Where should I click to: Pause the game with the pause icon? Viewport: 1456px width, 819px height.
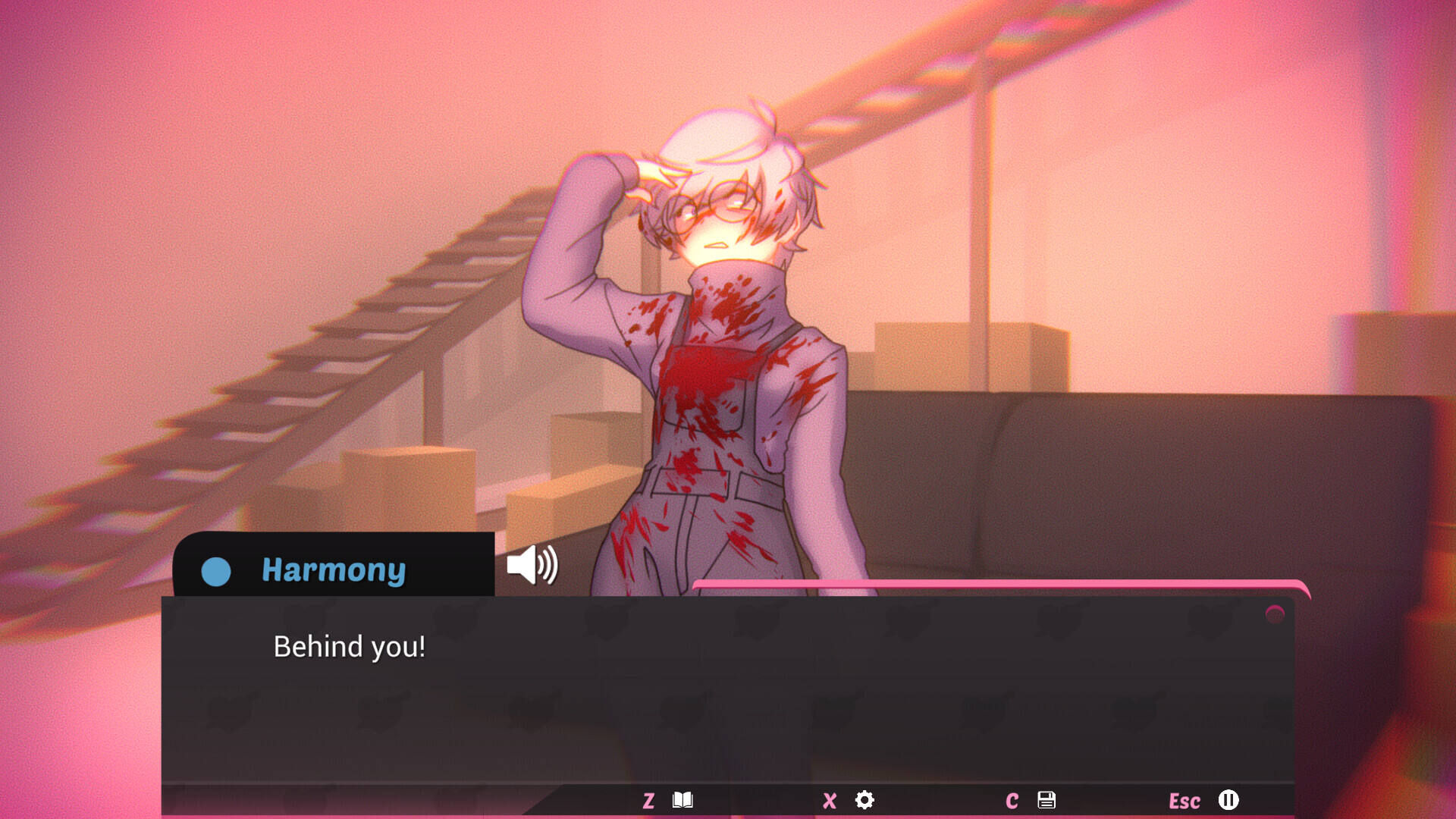point(1228,800)
